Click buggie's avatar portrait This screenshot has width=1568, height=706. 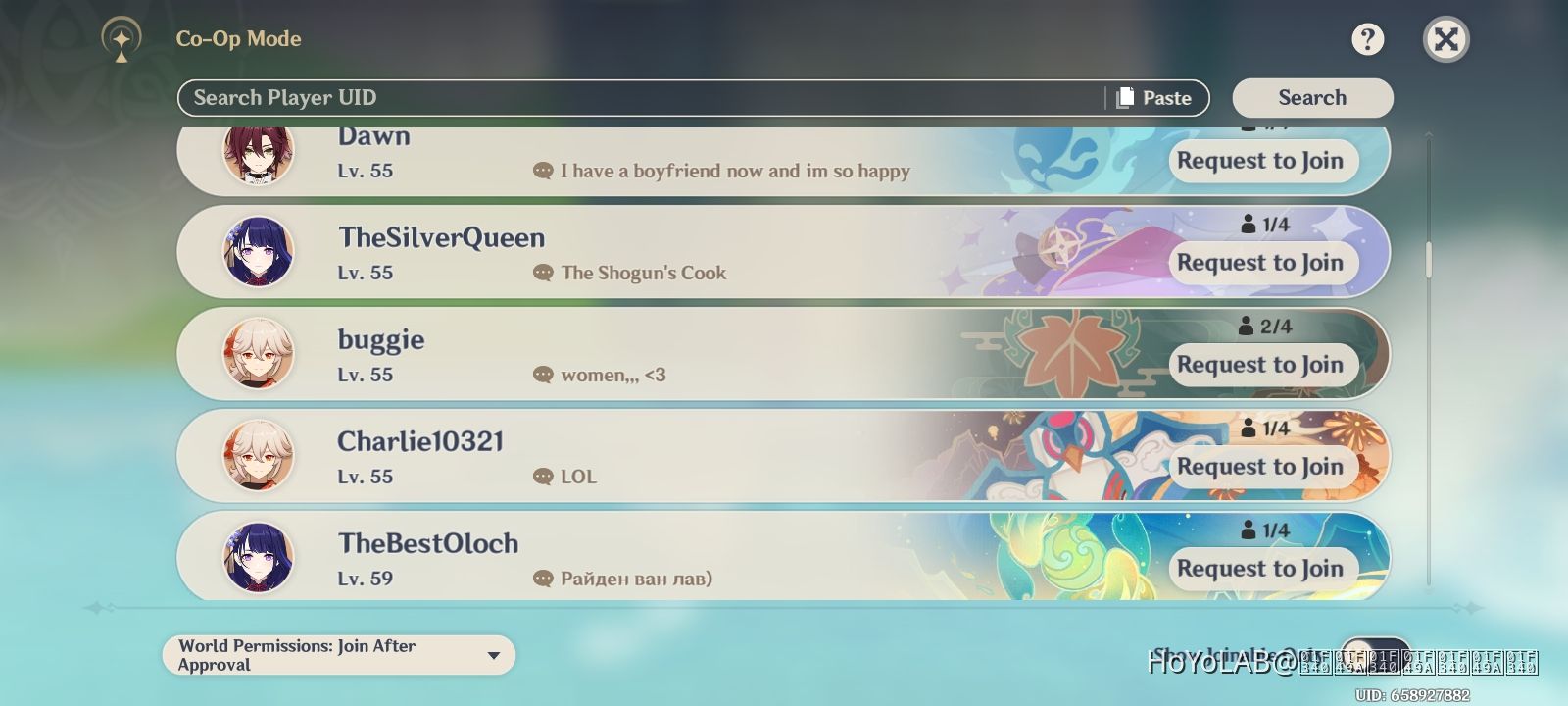[x=257, y=353]
